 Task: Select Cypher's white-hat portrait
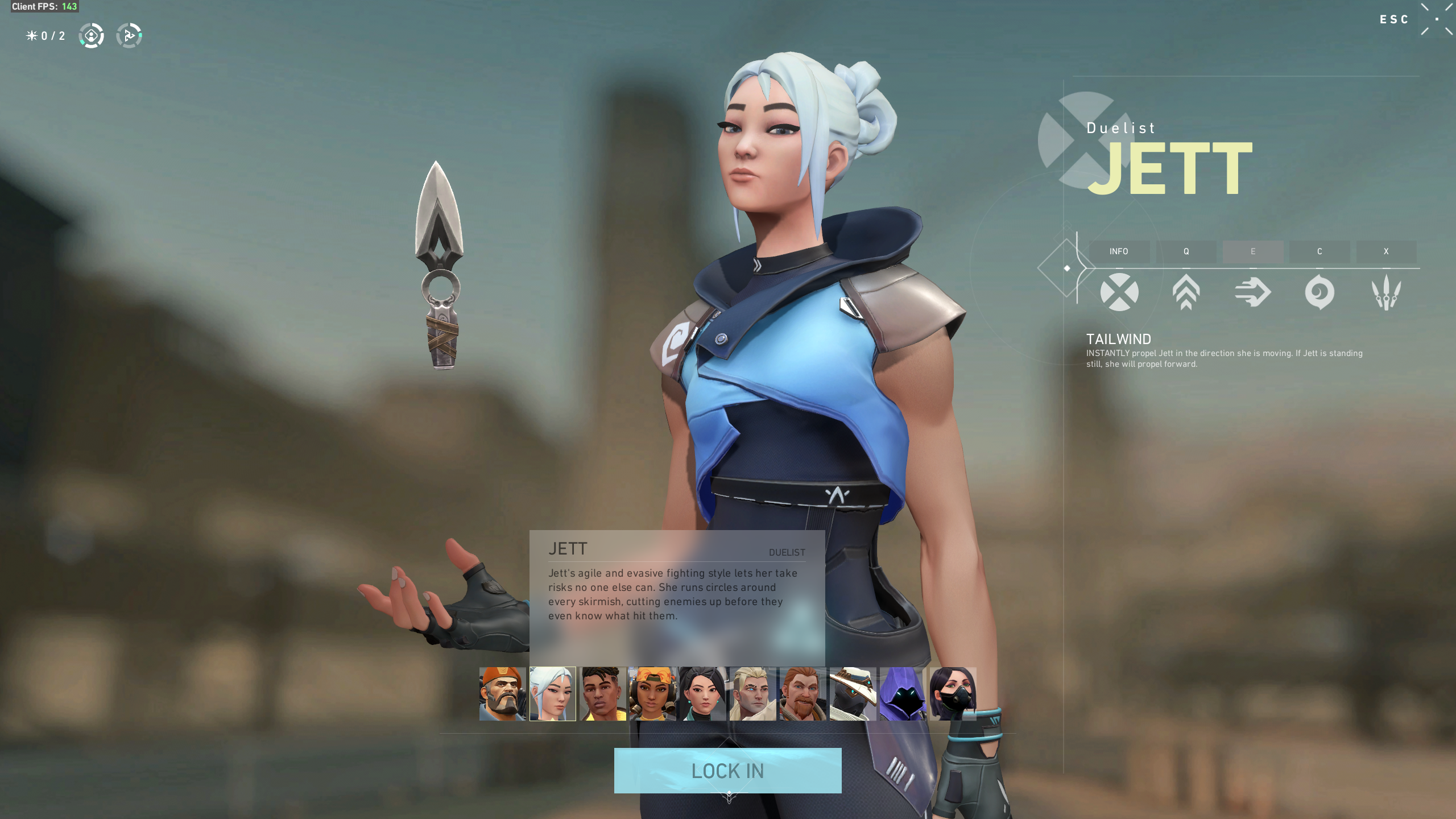(x=853, y=694)
